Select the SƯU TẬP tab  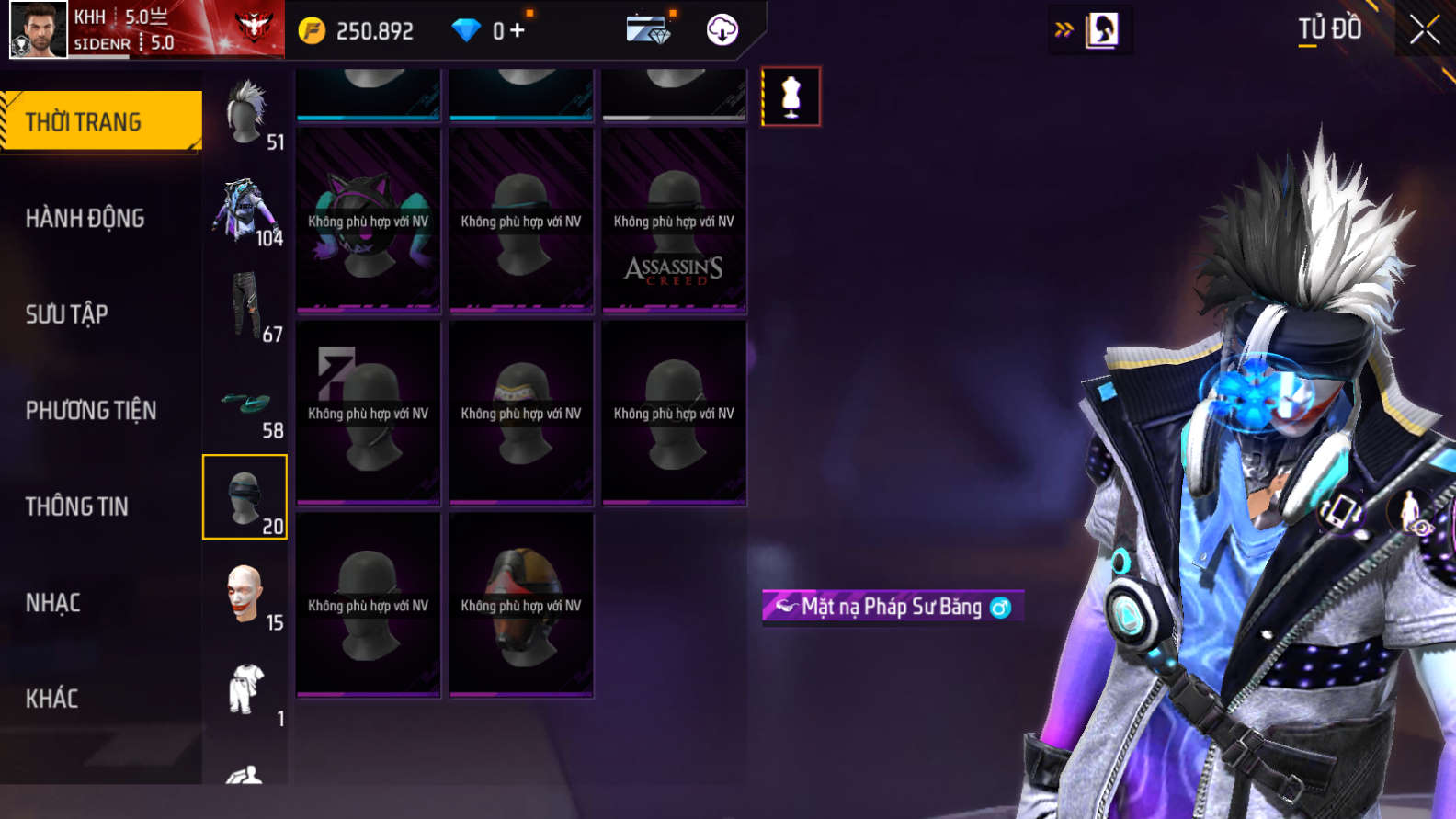(x=67, y=314)
